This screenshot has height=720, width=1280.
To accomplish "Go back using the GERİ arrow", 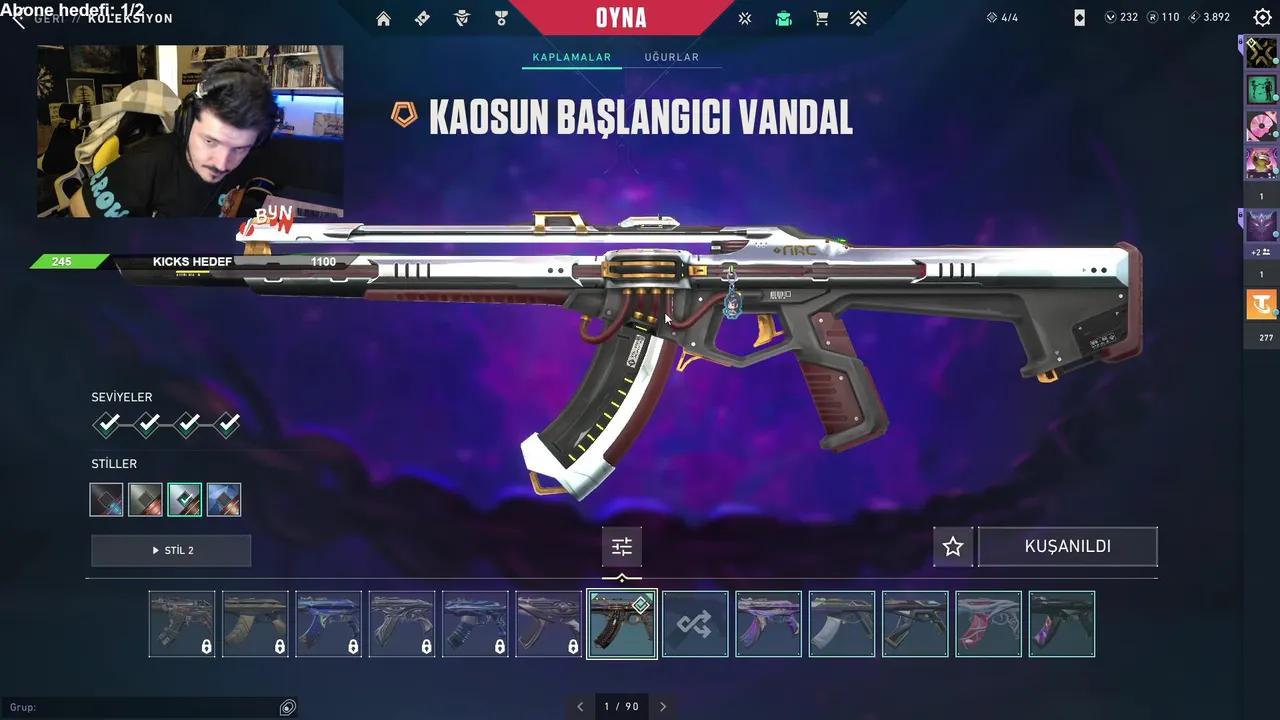I will [18, 18].
